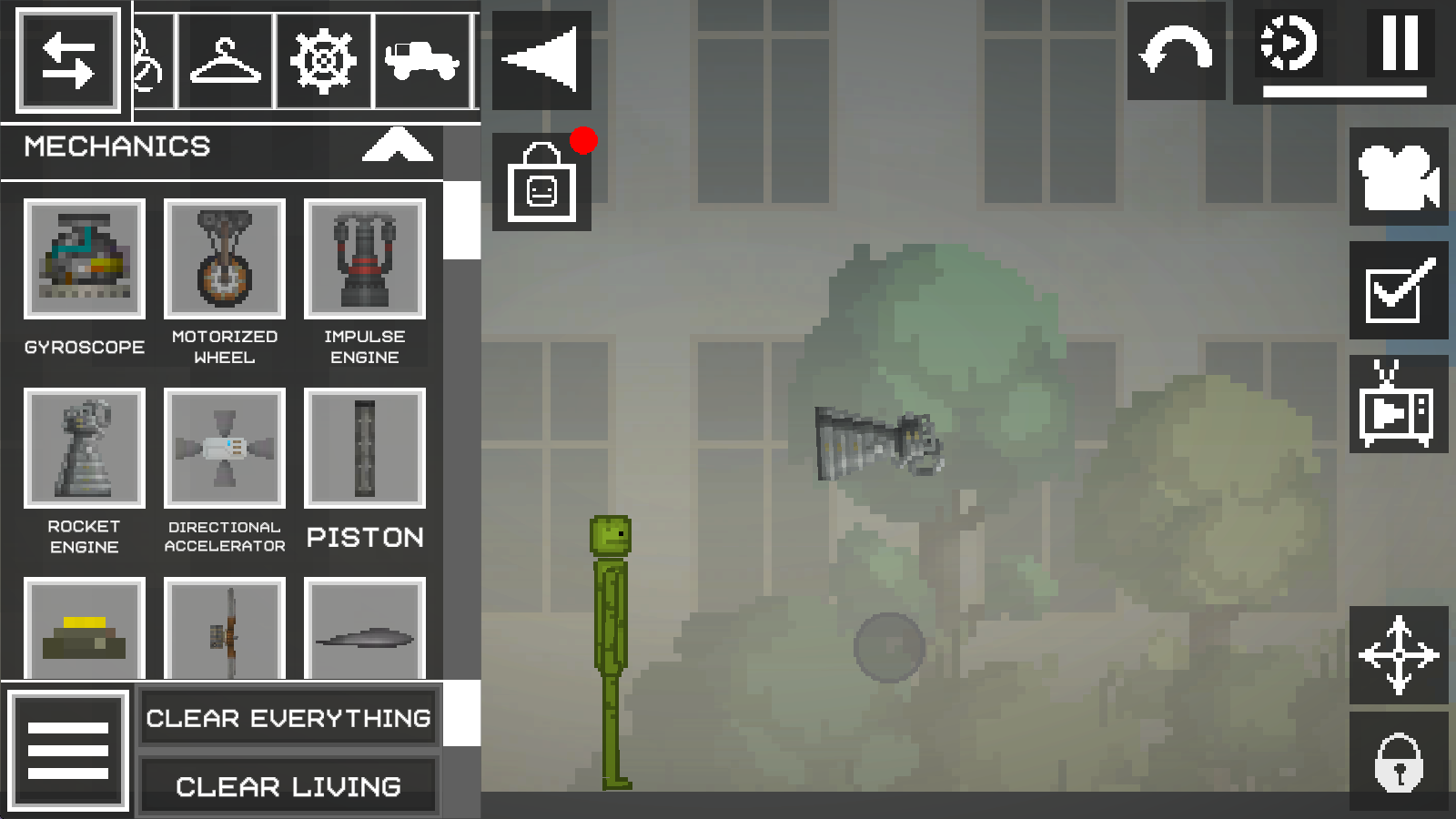Screen dimensions: 1456x819
Task: Click the Clear Living button
Action: tap(288, 786)
